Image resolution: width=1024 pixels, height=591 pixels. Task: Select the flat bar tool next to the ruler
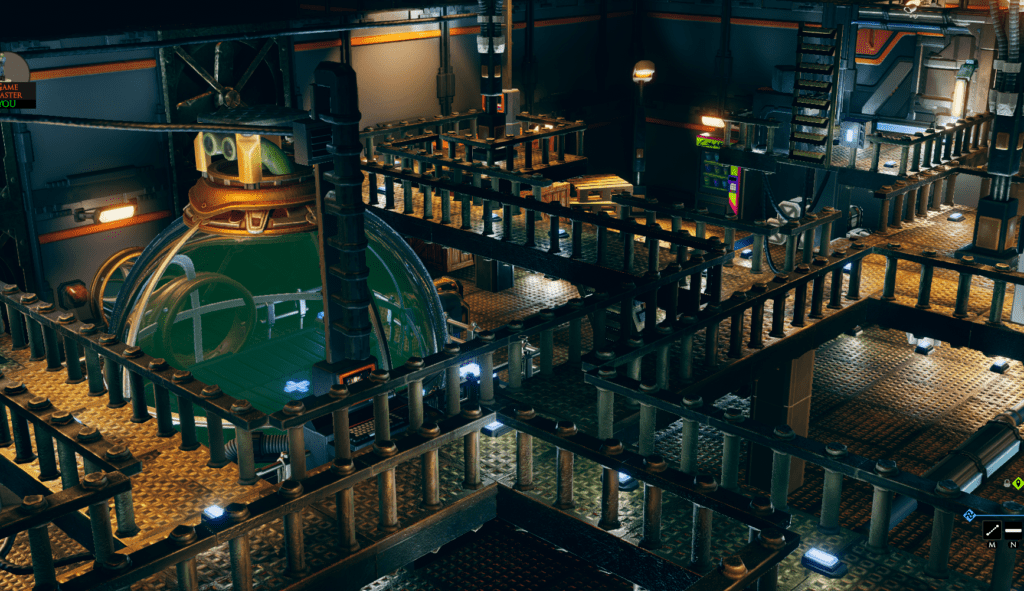pos(1014,529)
